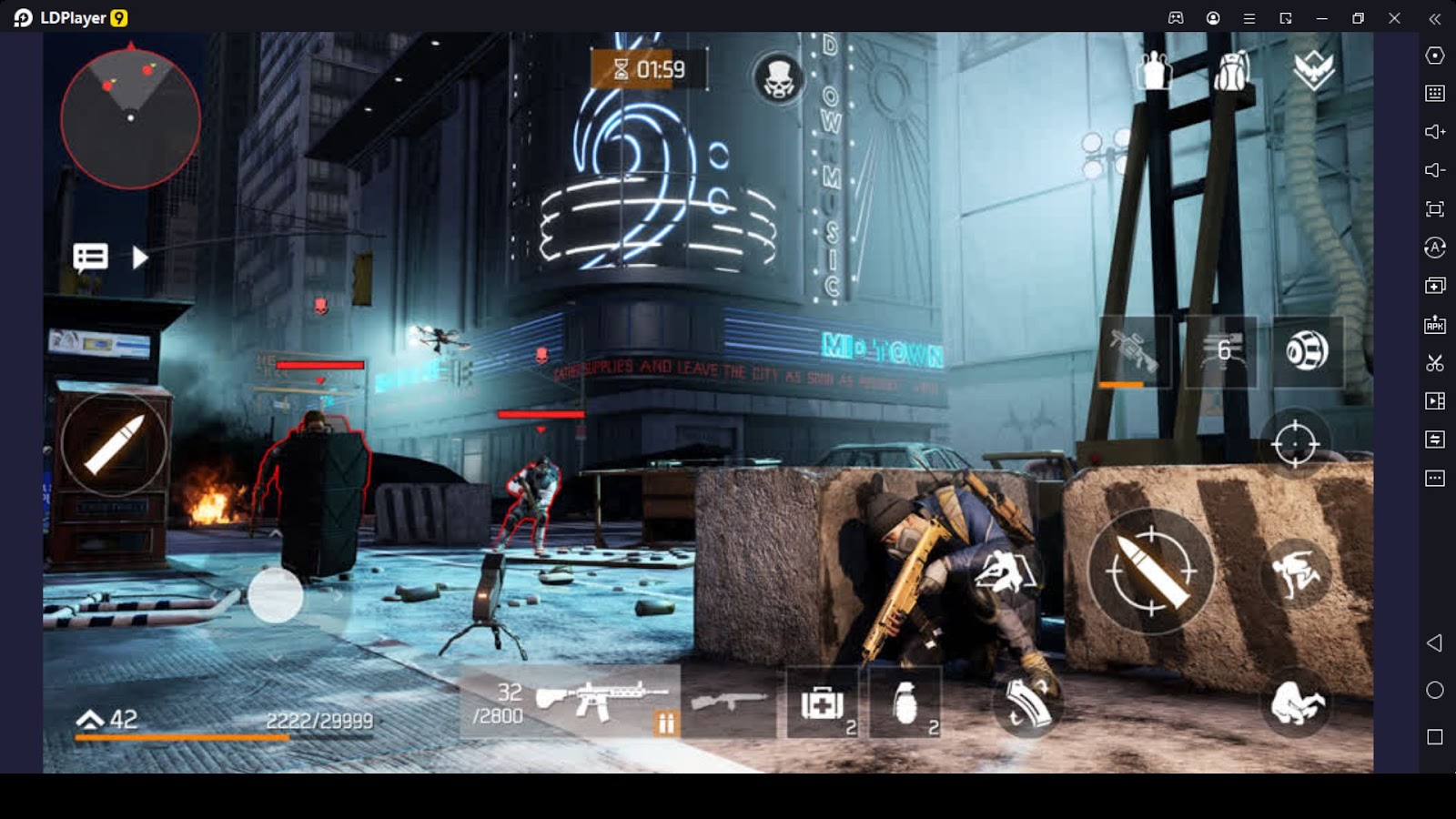This screenshot has width=1456, height=819.
Task: Open the chat message panel
Action: pos(90,258)
